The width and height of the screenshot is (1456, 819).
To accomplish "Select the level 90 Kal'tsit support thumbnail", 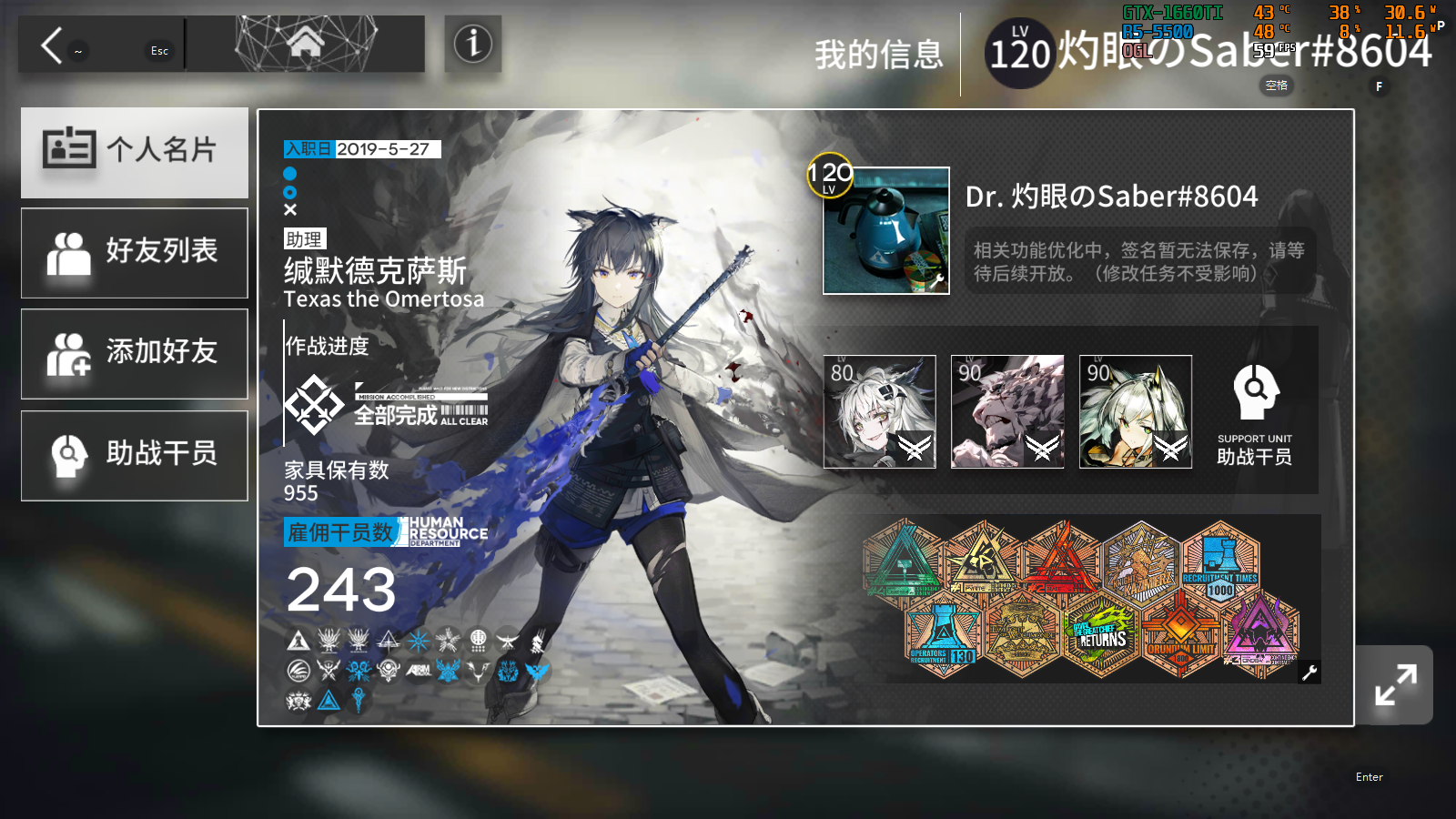I will tap(1136, 411).
